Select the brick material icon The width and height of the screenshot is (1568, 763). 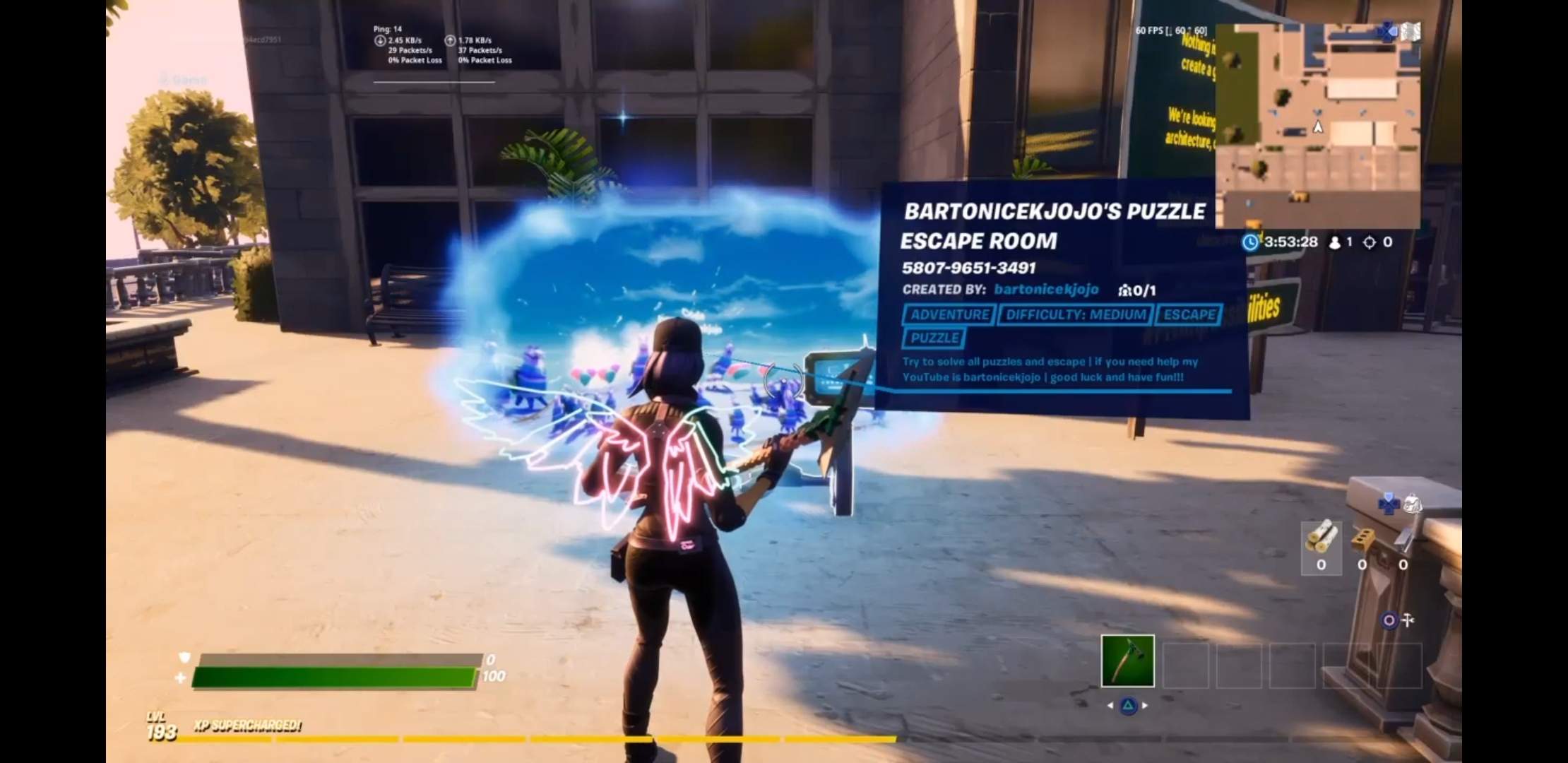(x=1362, y=540)
